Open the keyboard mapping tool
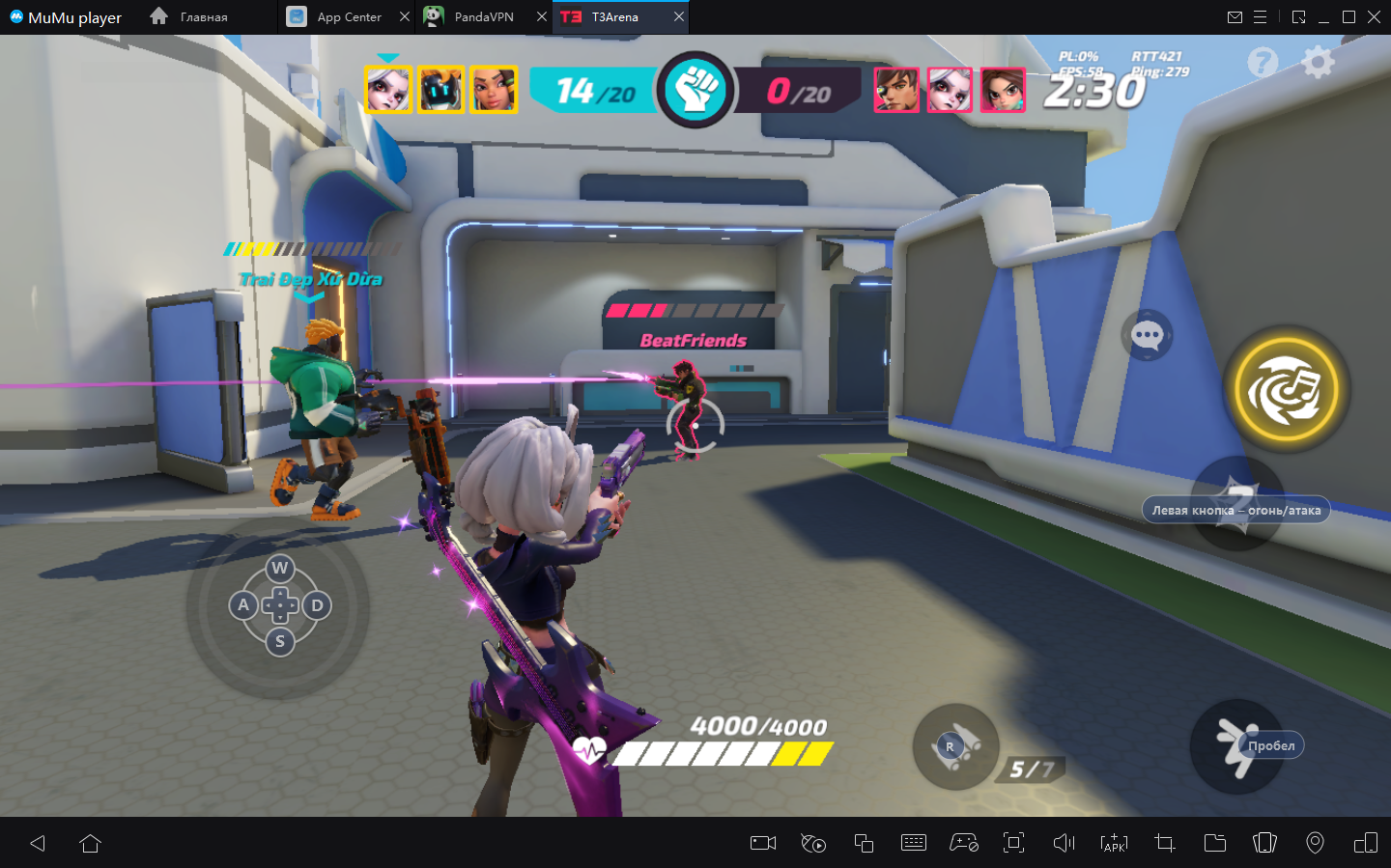This screenshot has width=1391, height=868. (x=913, y=843)
